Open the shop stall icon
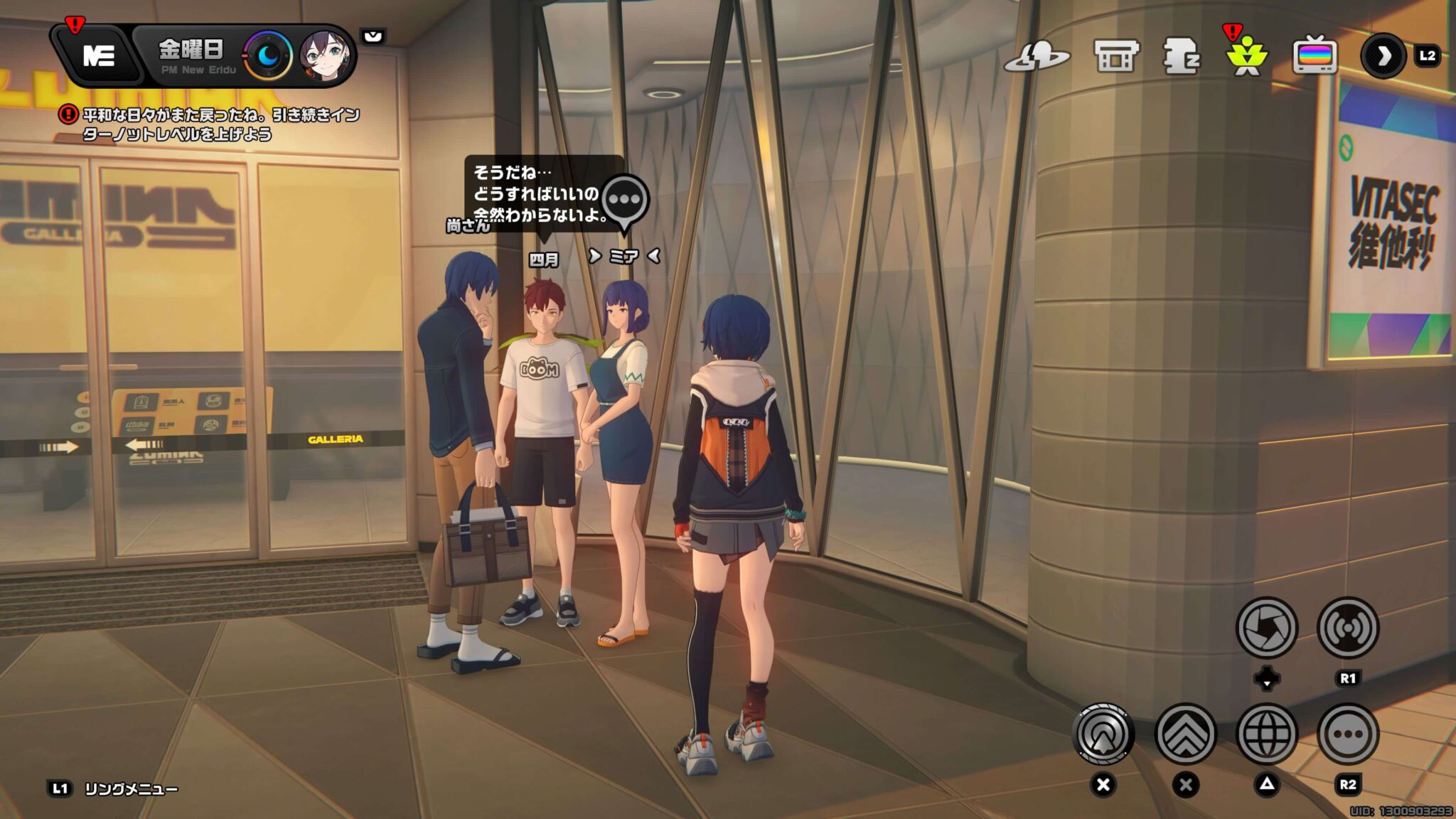 (x=1115, y=56)
